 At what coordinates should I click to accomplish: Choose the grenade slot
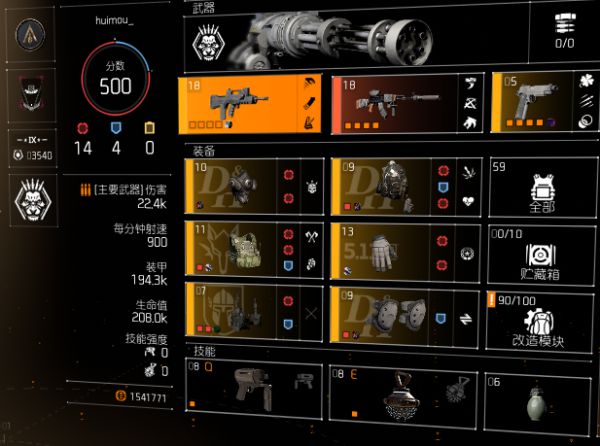tap(540, 391)
